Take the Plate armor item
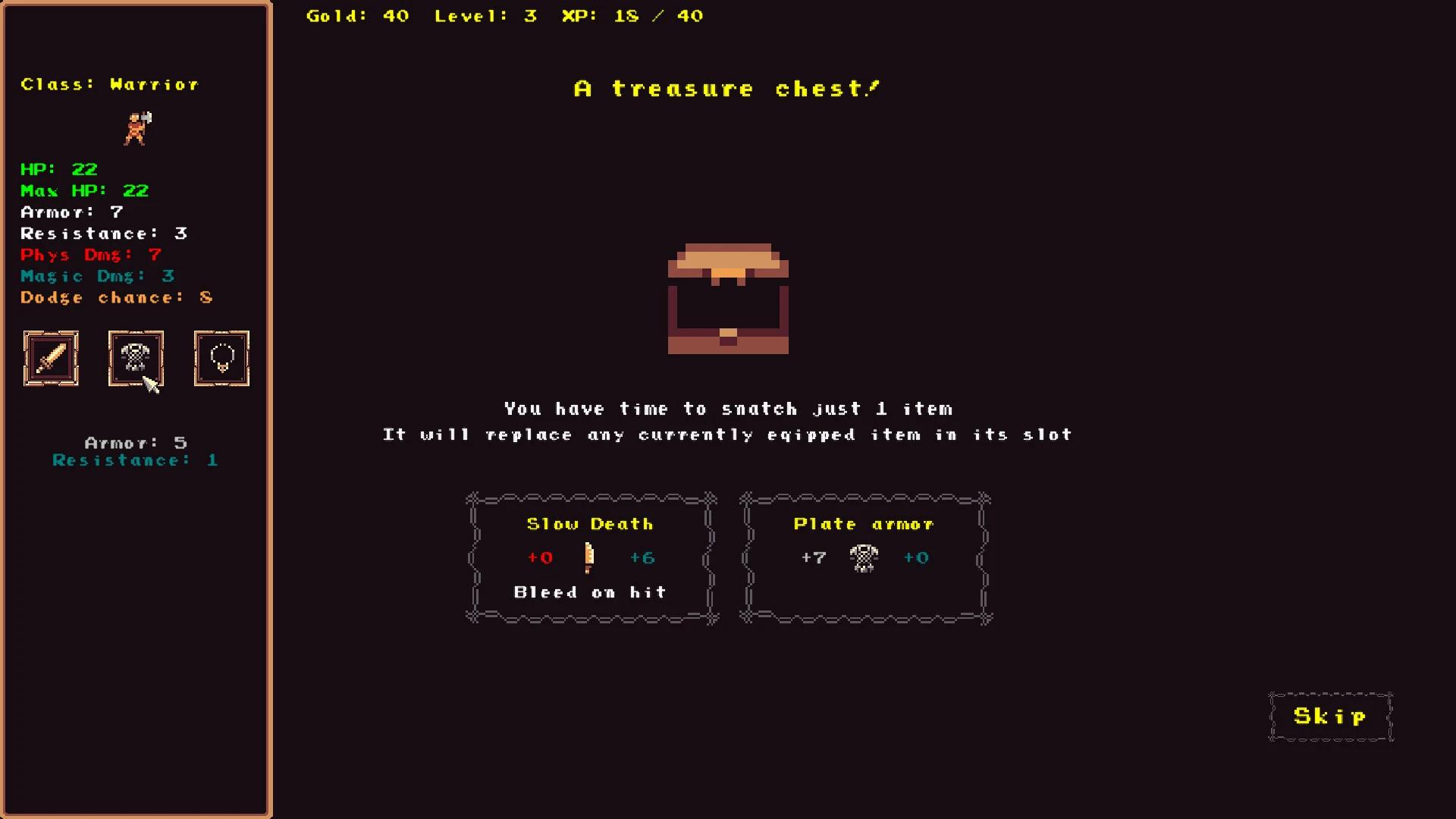The image size is (1456, 819). click(x=864, y=557)
